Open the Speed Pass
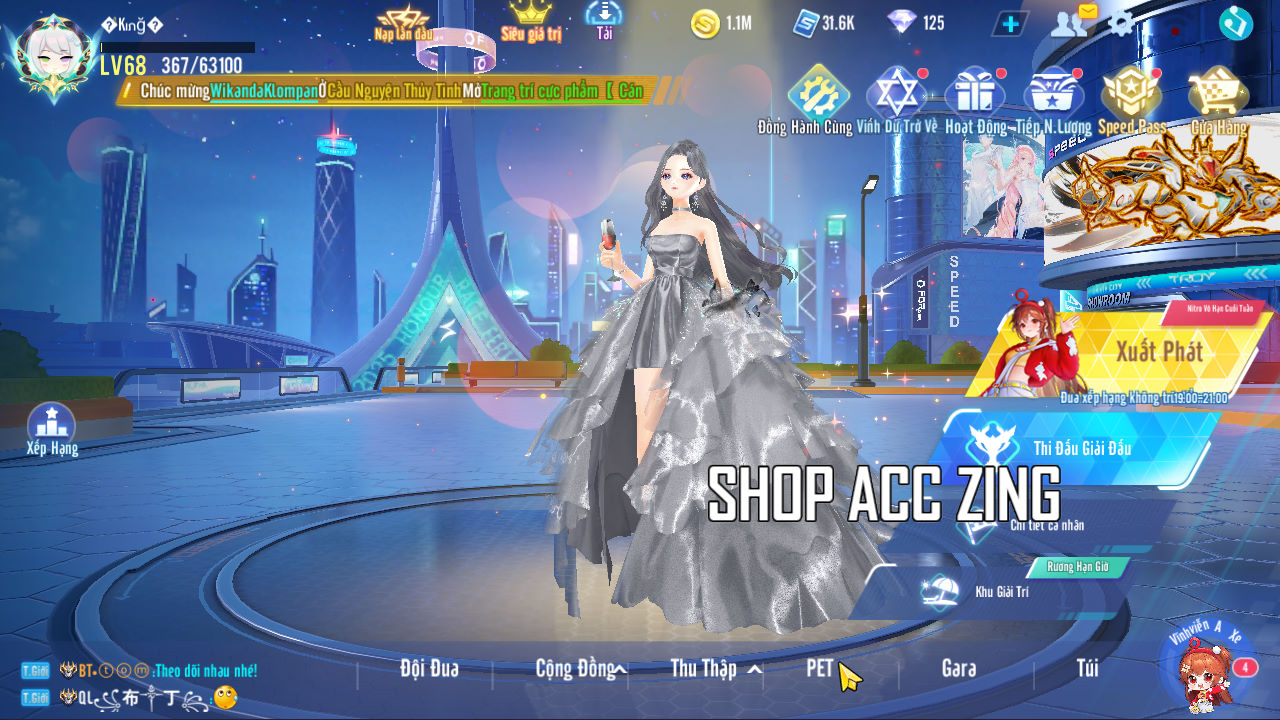1280x720 pixels. point(1131,98)
